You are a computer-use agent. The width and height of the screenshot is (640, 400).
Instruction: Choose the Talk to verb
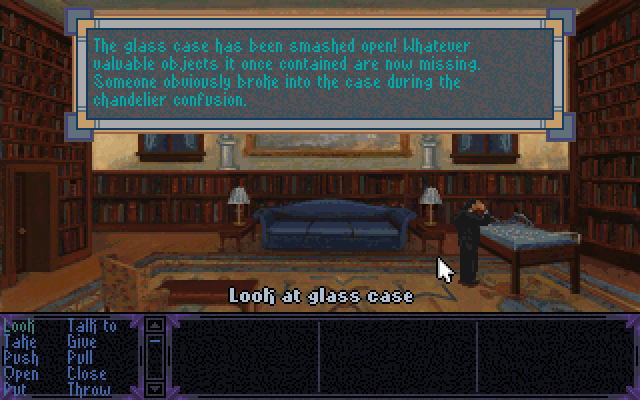click(x=91, y=325)
